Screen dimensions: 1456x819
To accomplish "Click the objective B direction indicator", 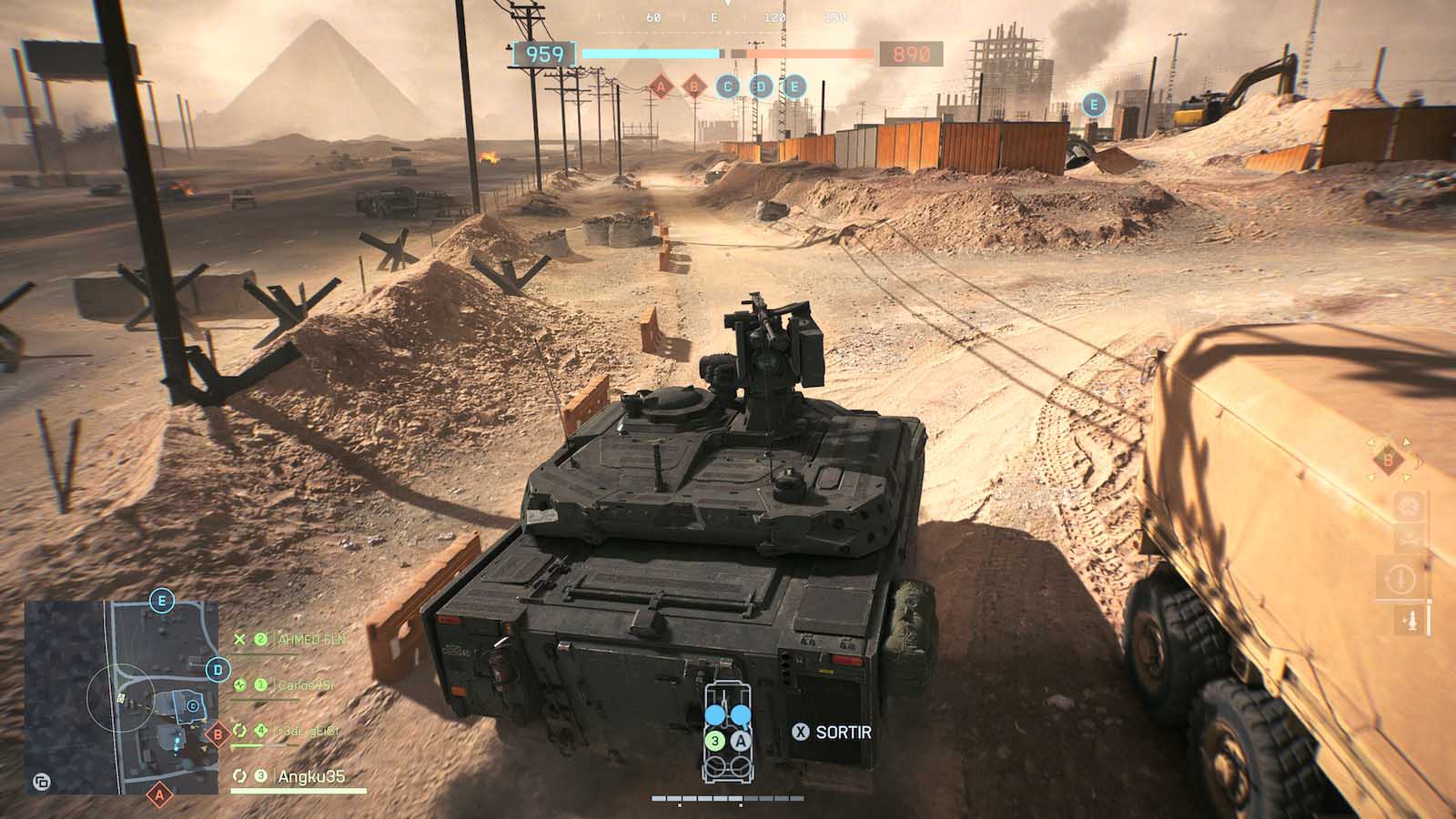I will click(x=1388, y=460).
